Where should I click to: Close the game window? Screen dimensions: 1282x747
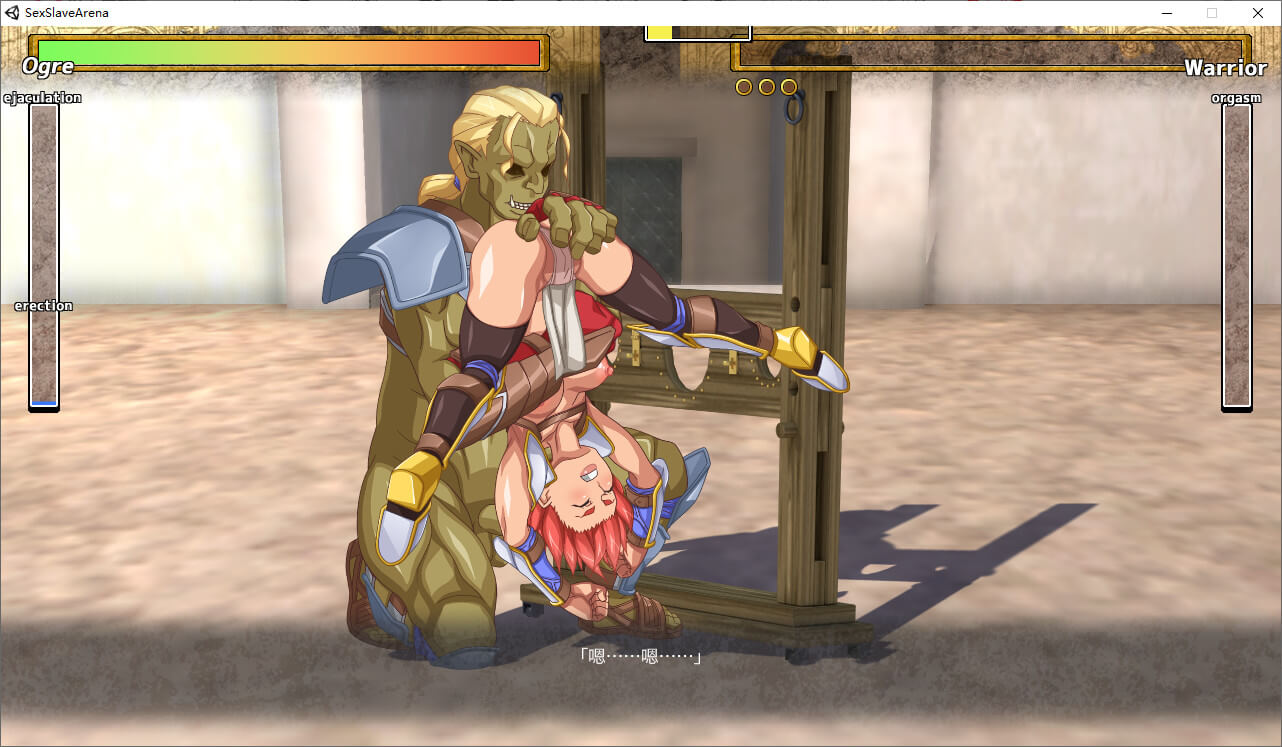tap(1258, 13)
